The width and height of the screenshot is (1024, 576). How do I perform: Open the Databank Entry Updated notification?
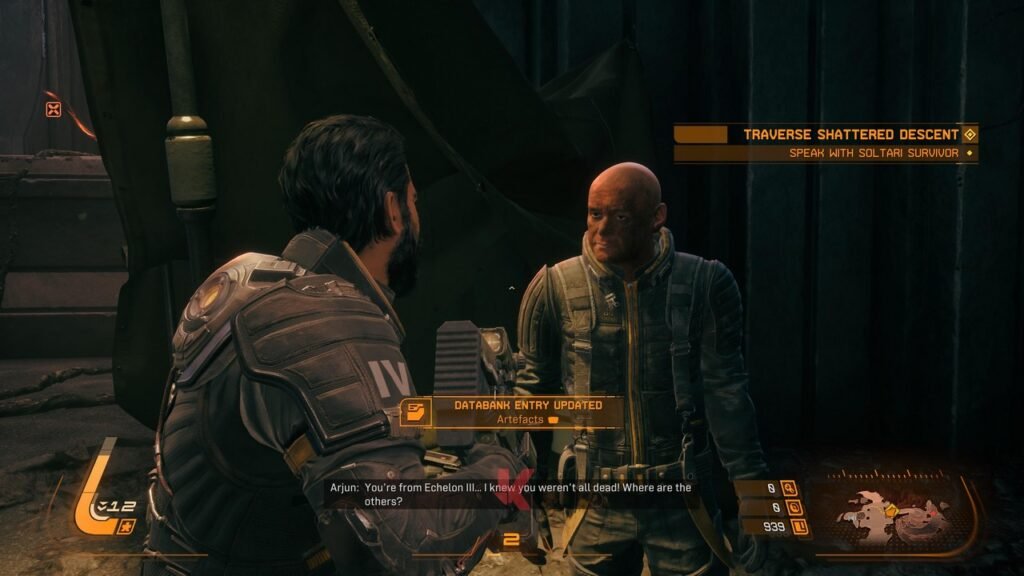pyautogui.click(x=511, y=411)
